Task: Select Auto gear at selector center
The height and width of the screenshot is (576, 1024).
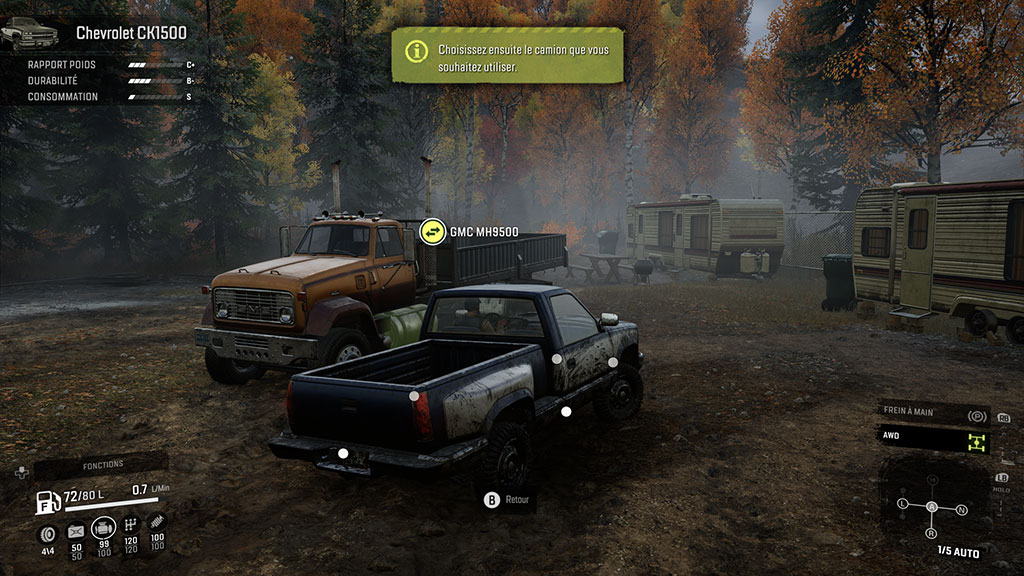Action: coord(932,508)
